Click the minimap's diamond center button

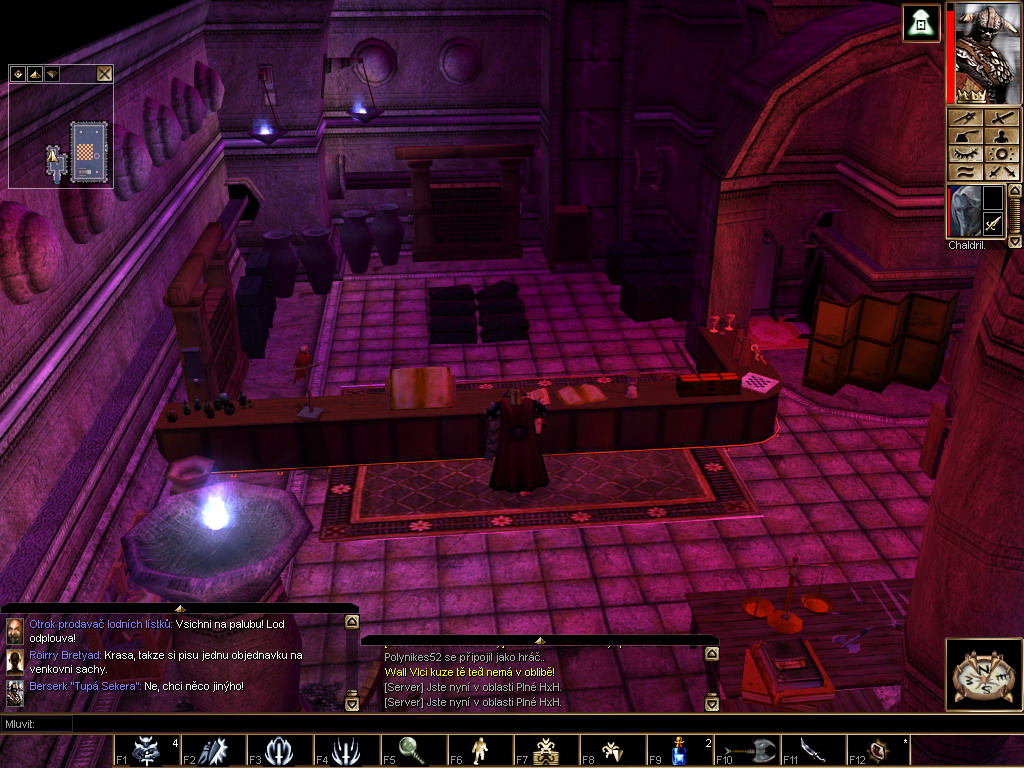18,73
